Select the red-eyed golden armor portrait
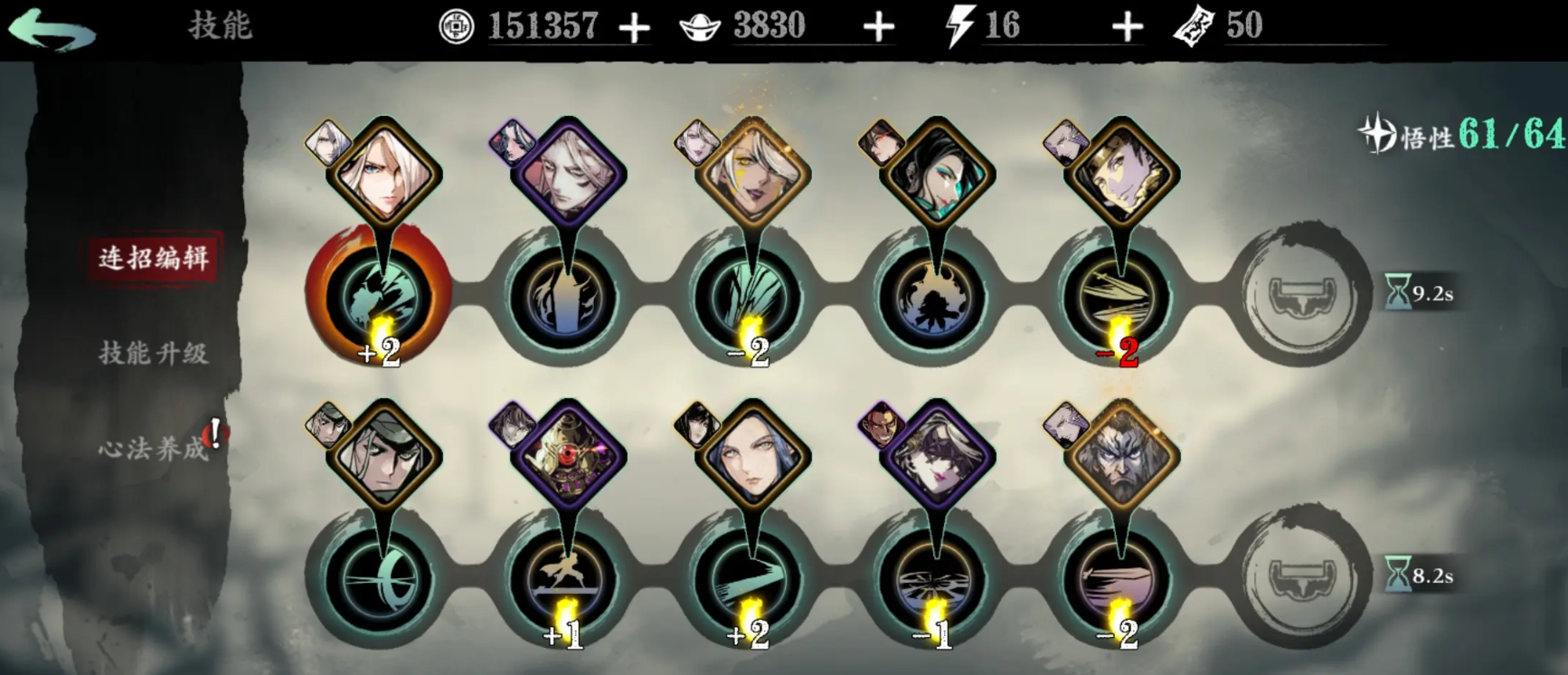The image size is (1568, 675). pyautogui.click(x=568, y=457)
